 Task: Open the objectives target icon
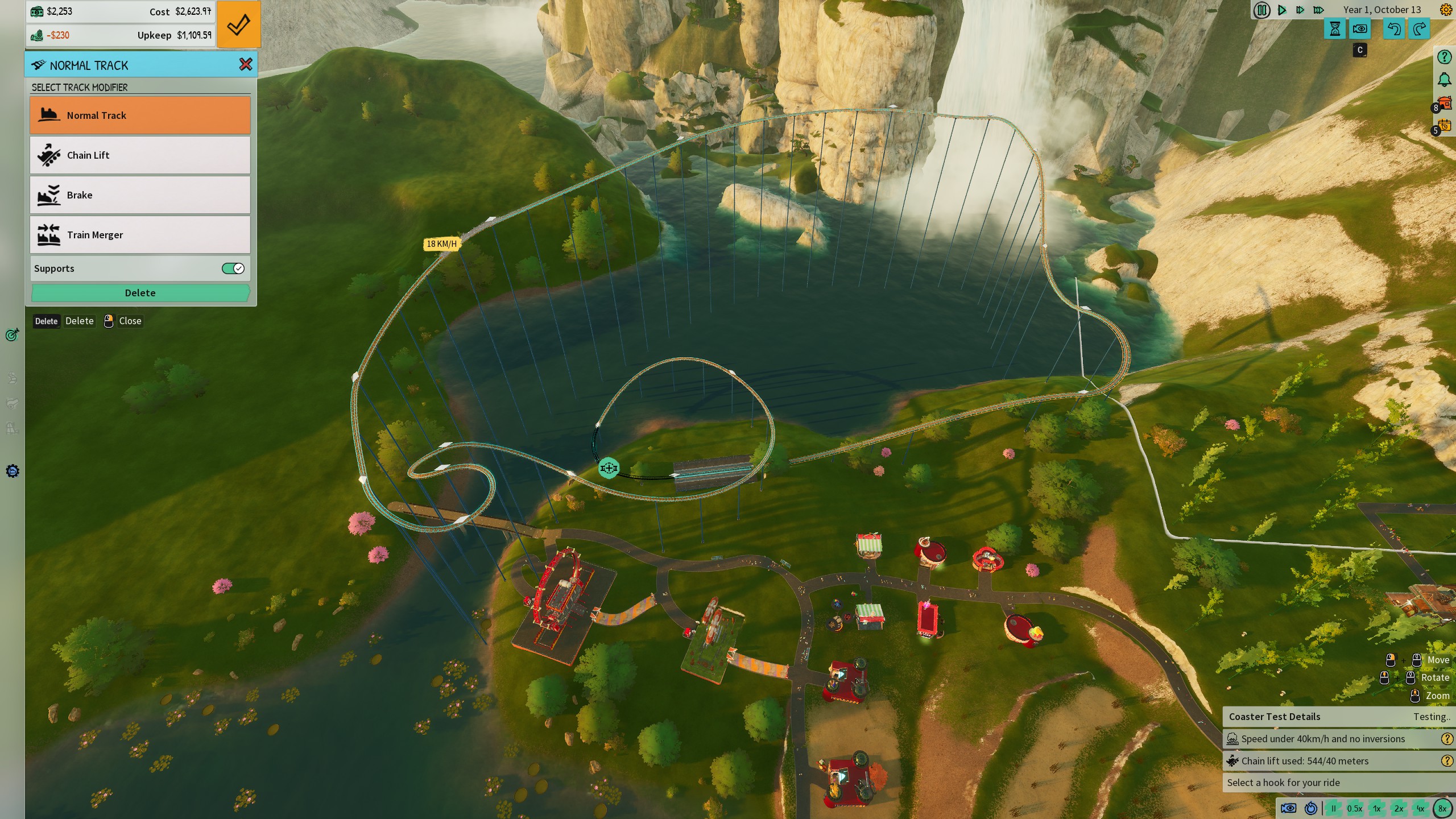tap(12, 335)
